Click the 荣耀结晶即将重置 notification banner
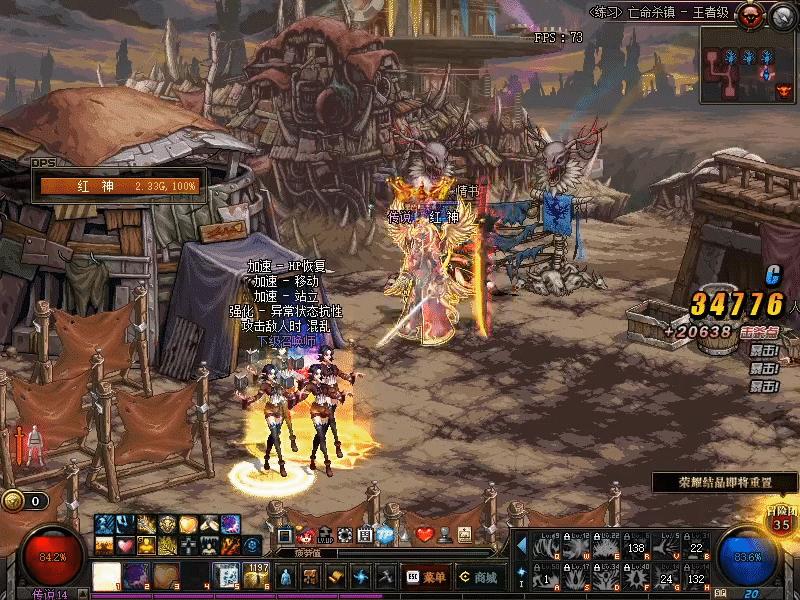Screen dimensions: 800x600 point(725,482)
